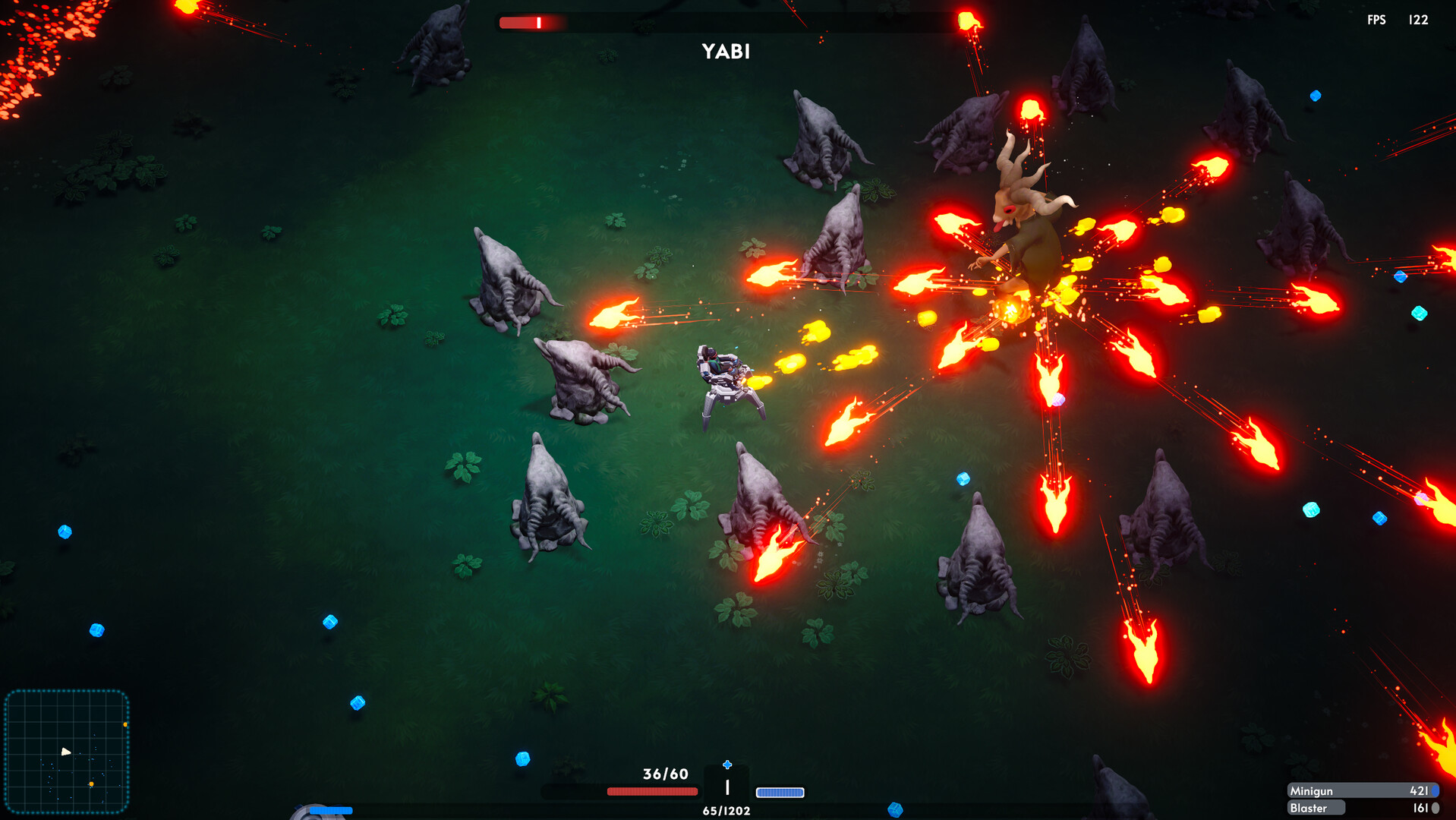Click the red health bar showing 36/60

pos(653,791)
